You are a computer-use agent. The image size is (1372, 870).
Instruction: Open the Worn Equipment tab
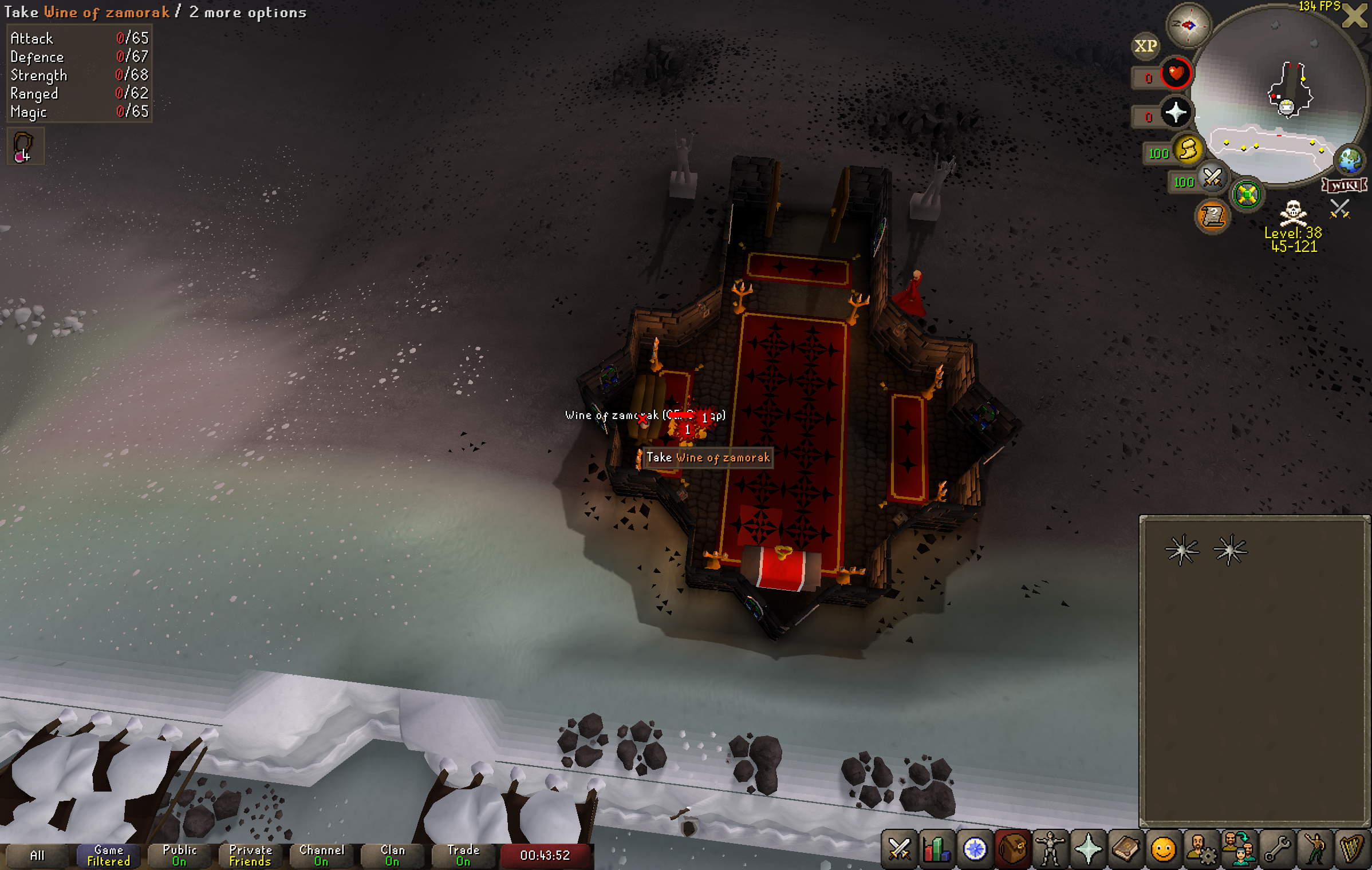pos(1050,849)
